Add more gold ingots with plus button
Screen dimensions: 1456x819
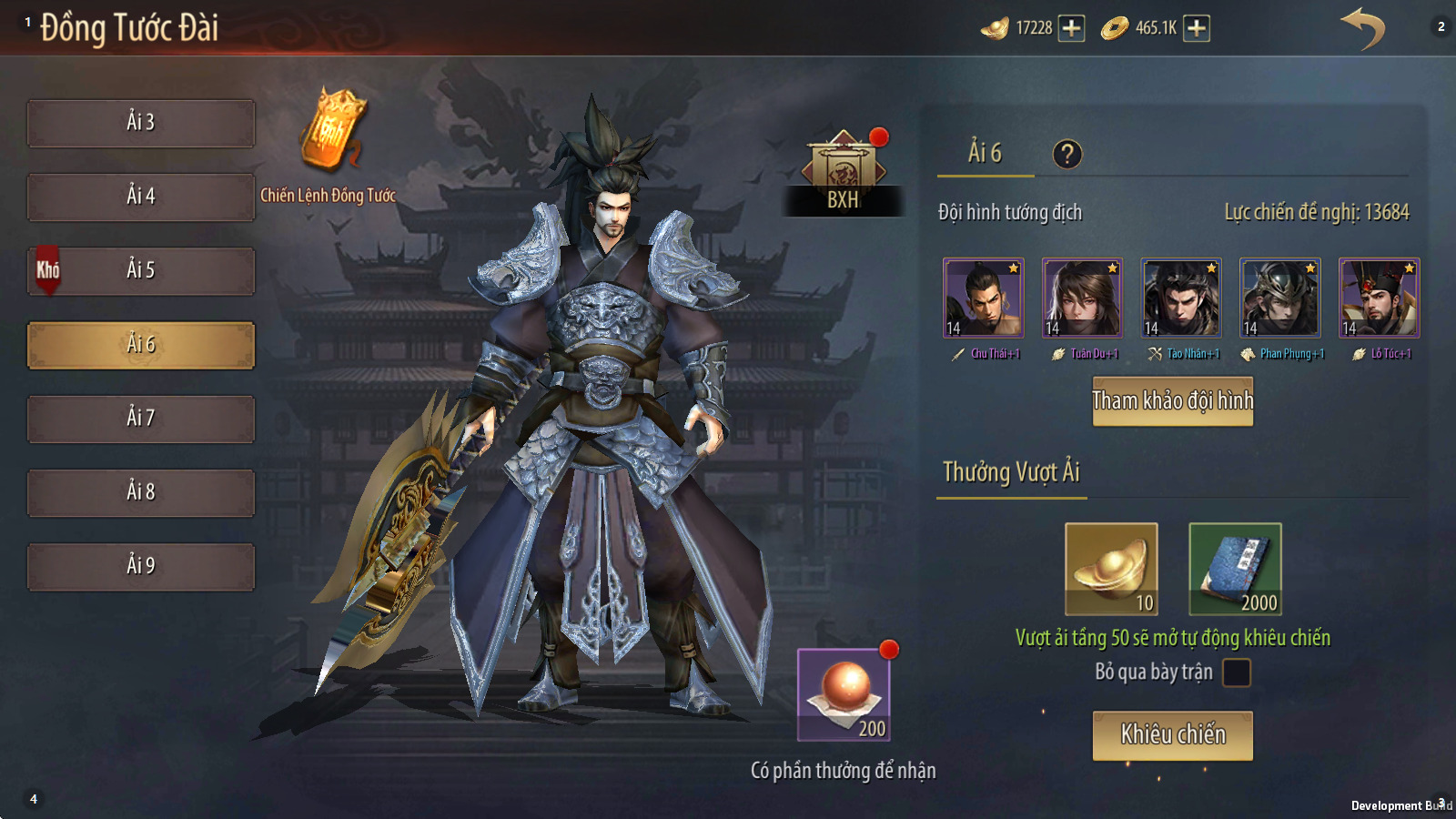tap(1072, 28)
